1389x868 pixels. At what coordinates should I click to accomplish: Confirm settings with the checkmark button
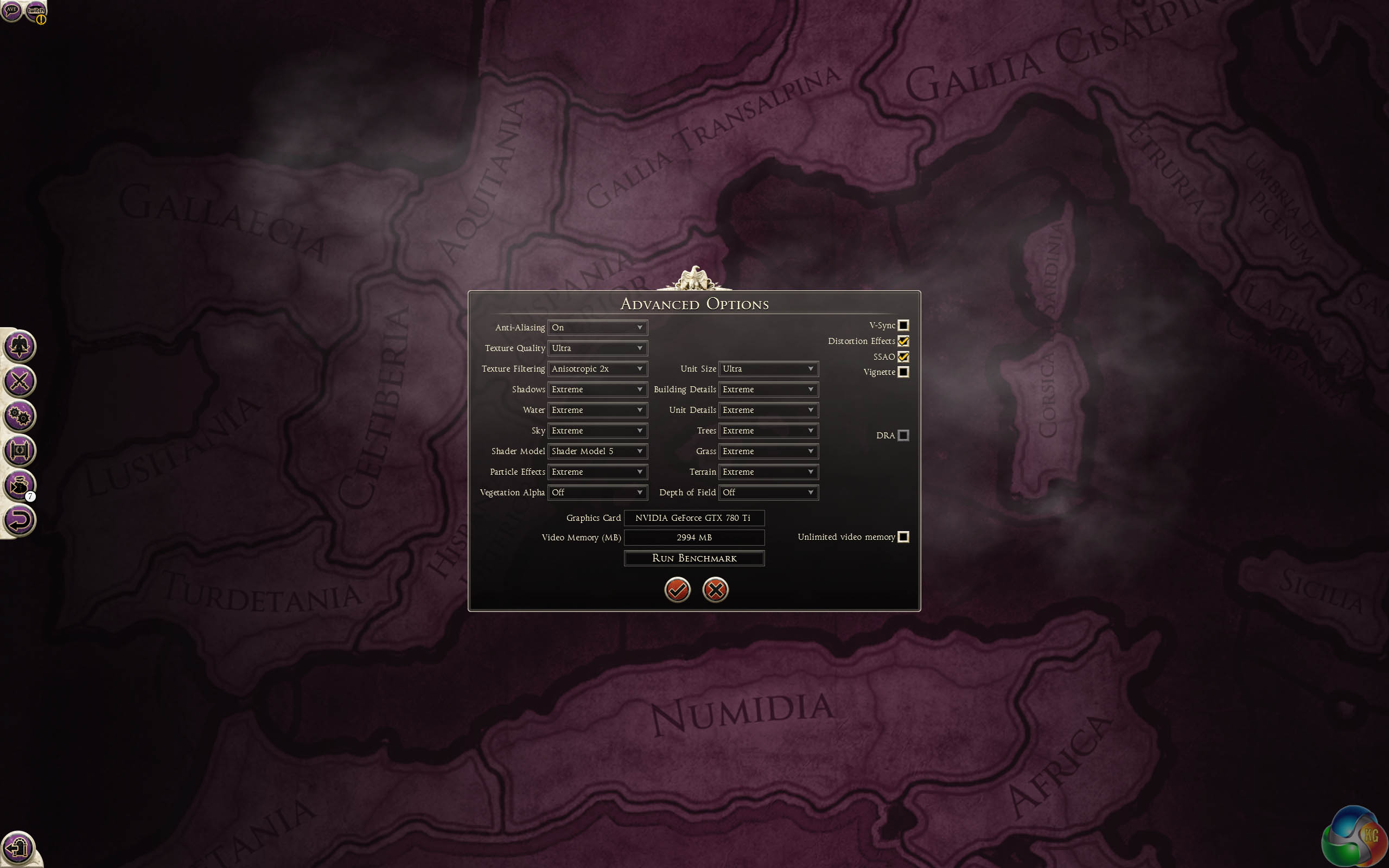[x=677, y=590]
